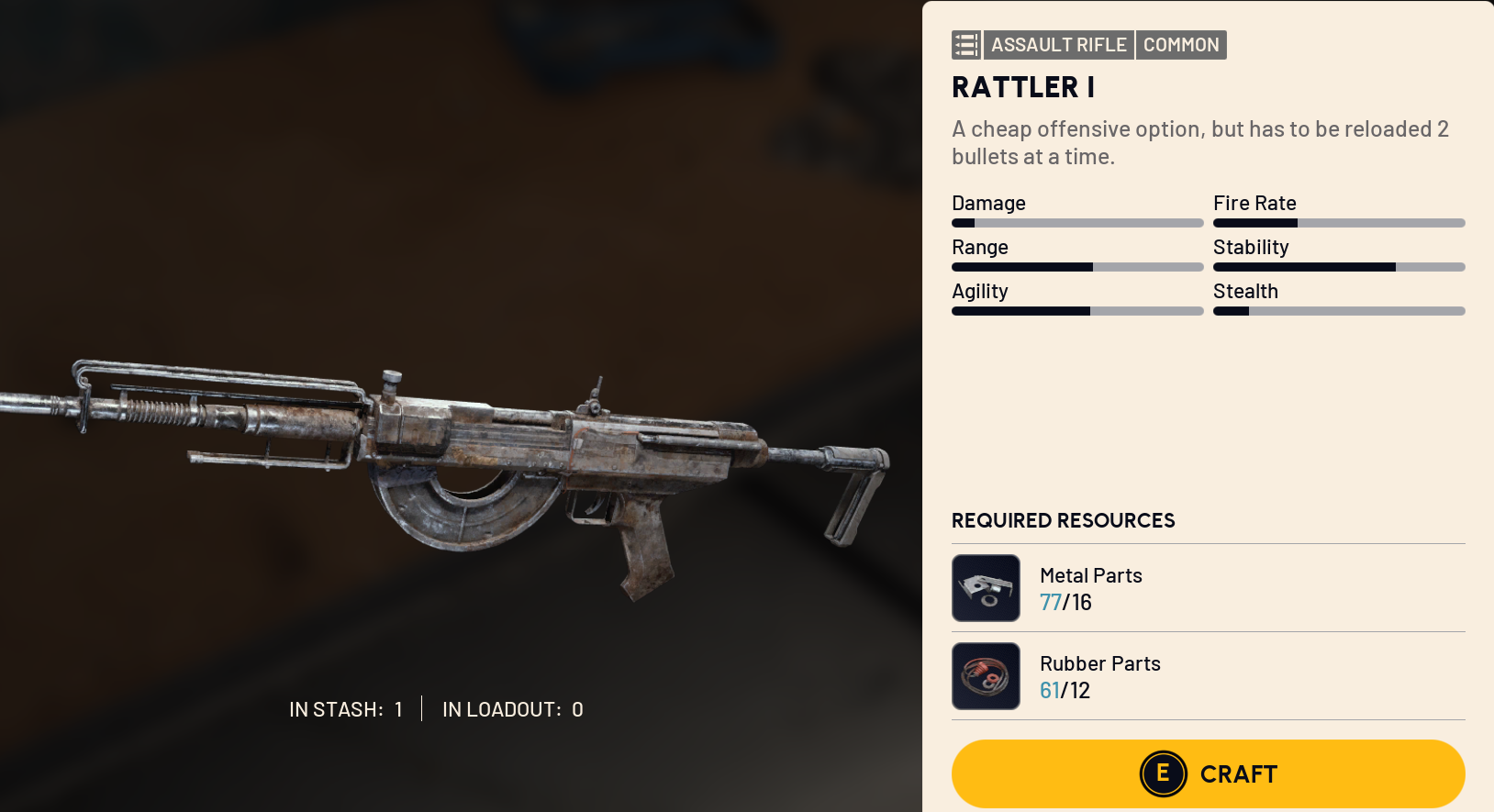
Task: Click the E keybind circle on CRAFT button
Action: coord(1163,773)
